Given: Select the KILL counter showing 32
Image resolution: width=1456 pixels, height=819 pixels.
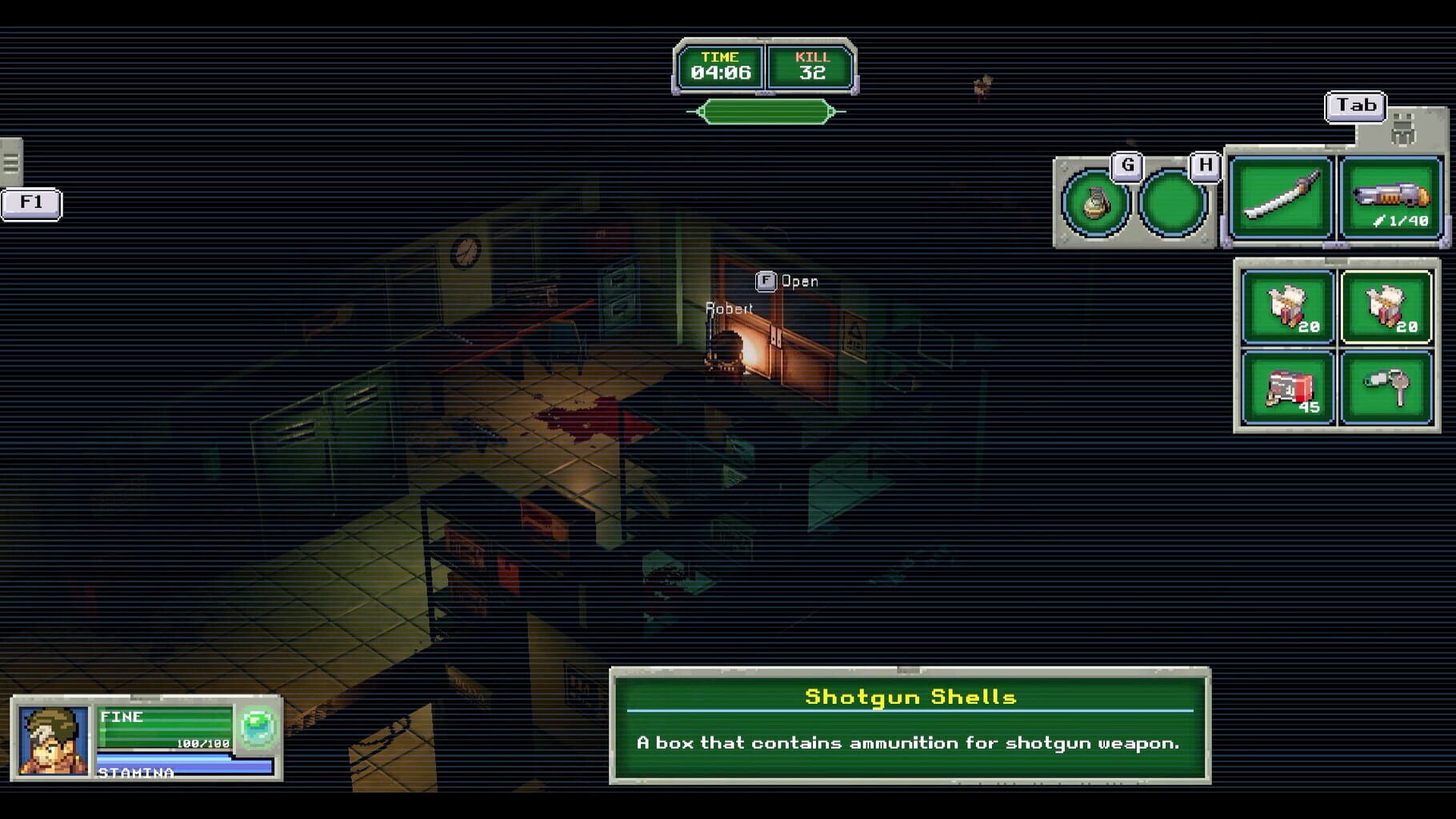Looking at the screenshot, I should tap(812, 65).
